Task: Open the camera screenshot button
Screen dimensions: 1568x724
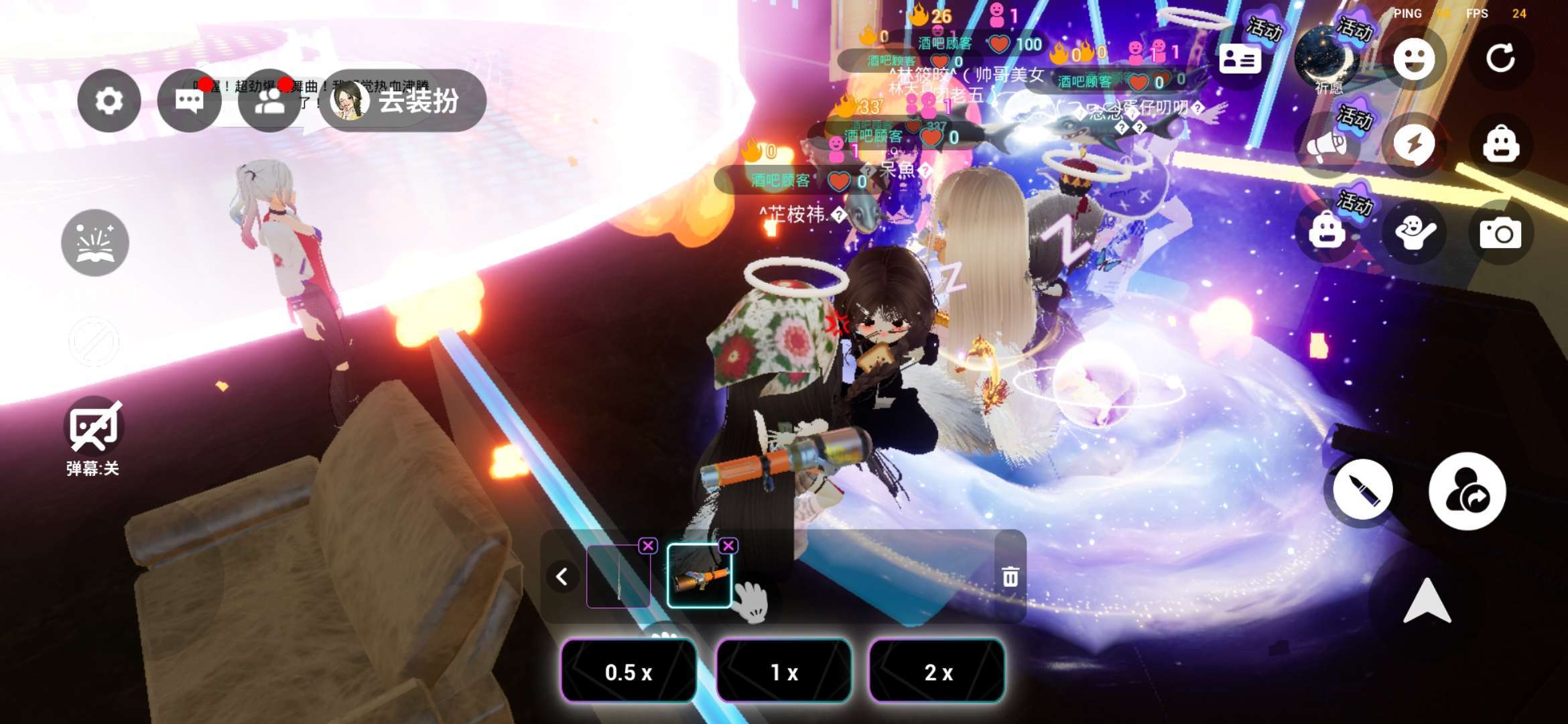Action: coord(1500,233)
